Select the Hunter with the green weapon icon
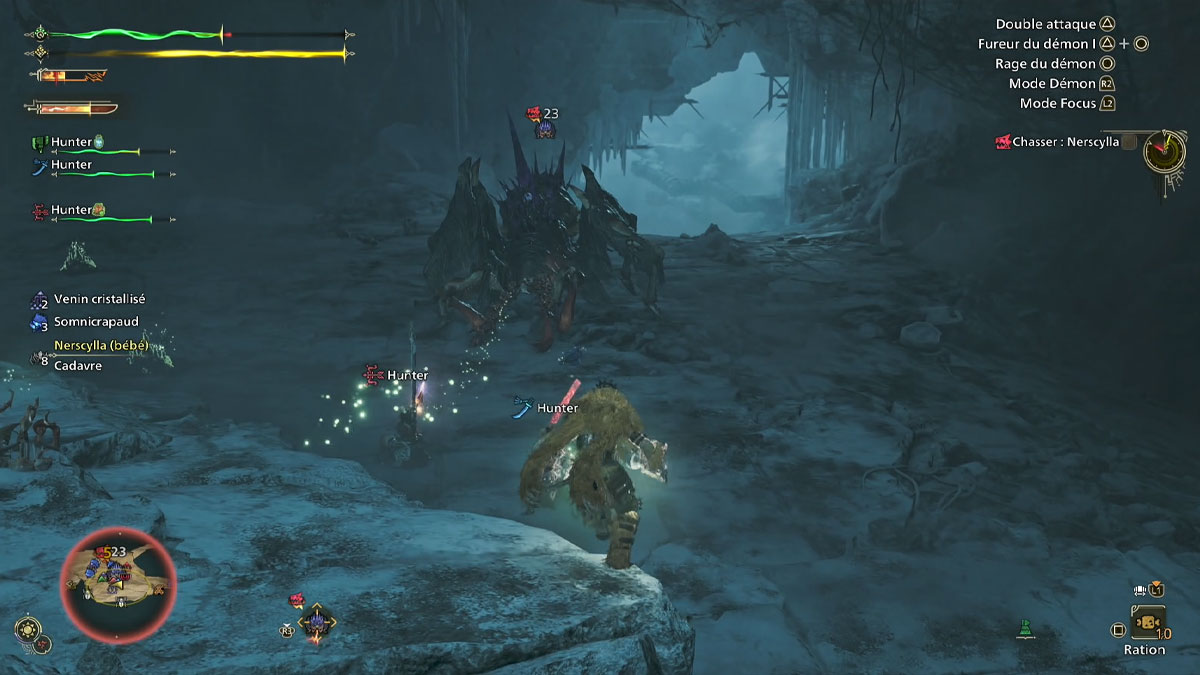Viewport: 1200px width, 675px height. click(x=70, y=143)
